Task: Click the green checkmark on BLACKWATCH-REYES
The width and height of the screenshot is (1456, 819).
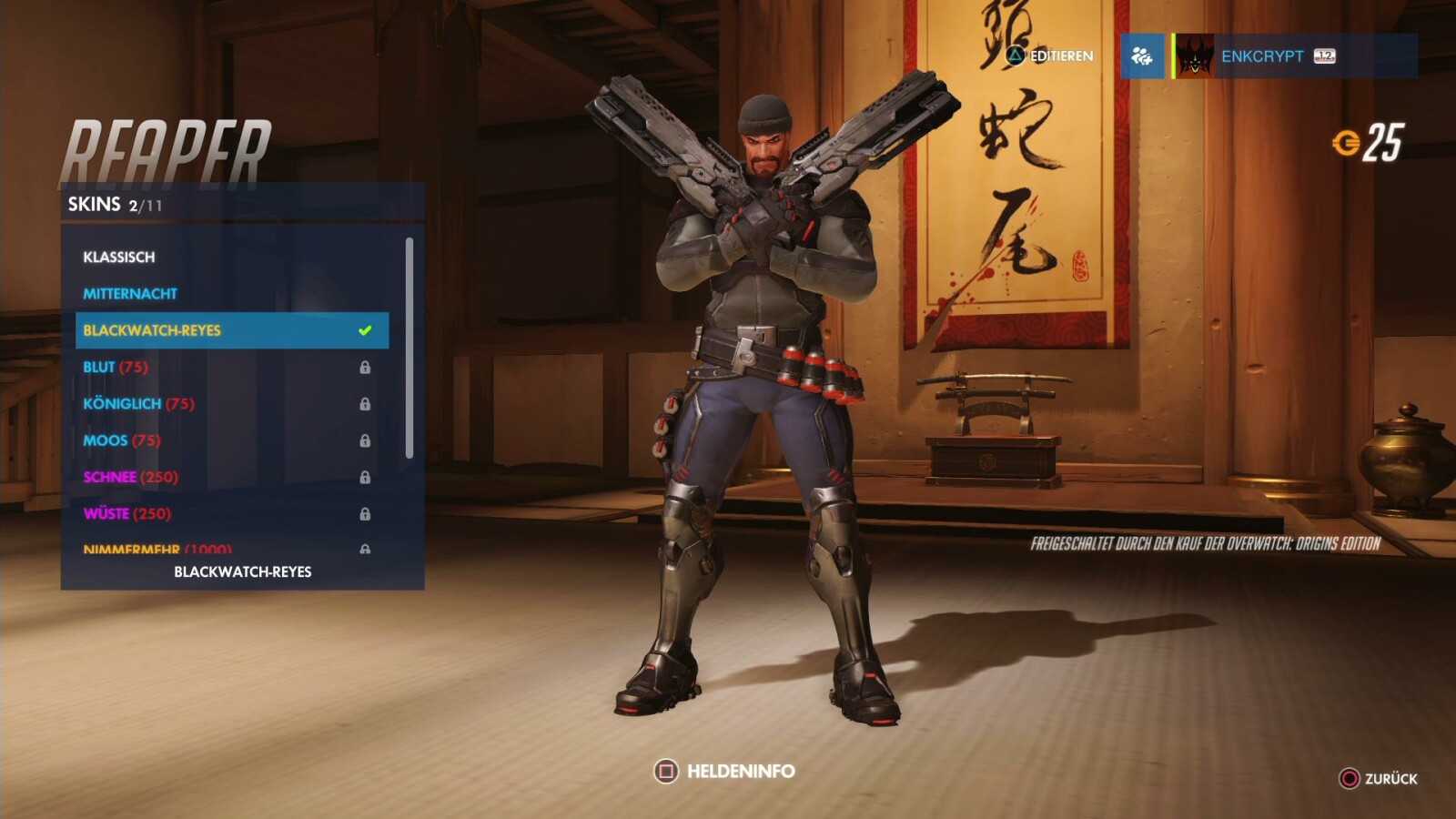Action: (x=368, y=330)
